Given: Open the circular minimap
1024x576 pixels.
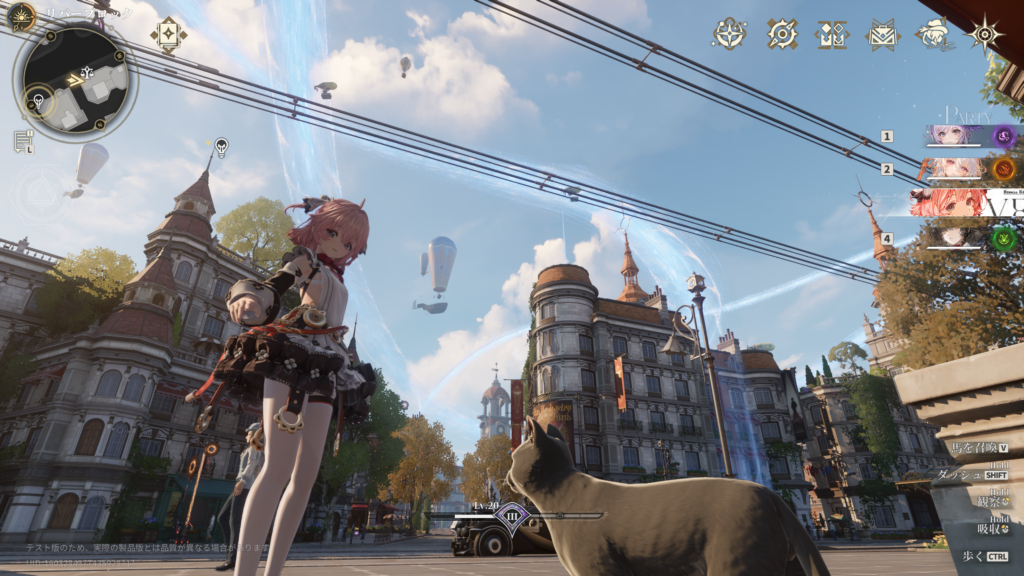Looking at the screenshot, I should [75, 82].
